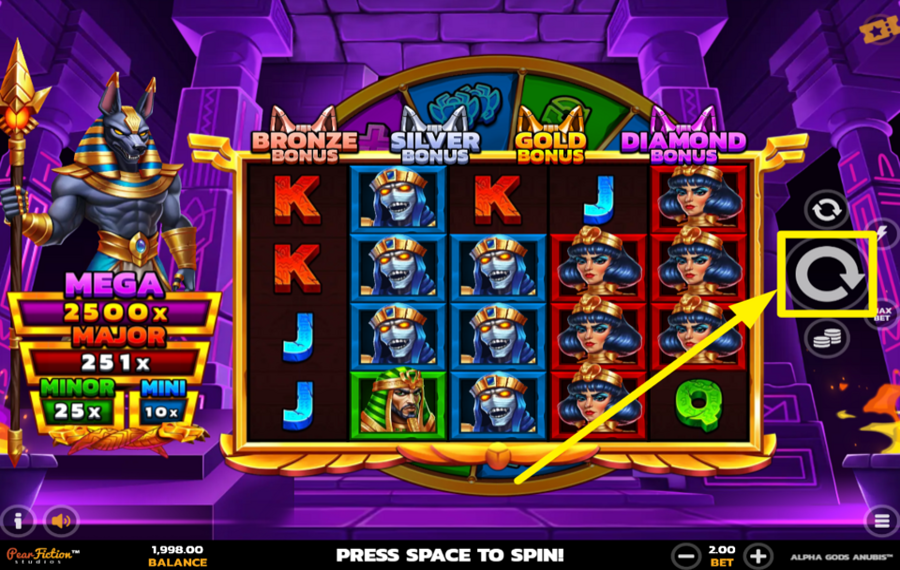Show game info with the 'i' button

tap(19, 520)
